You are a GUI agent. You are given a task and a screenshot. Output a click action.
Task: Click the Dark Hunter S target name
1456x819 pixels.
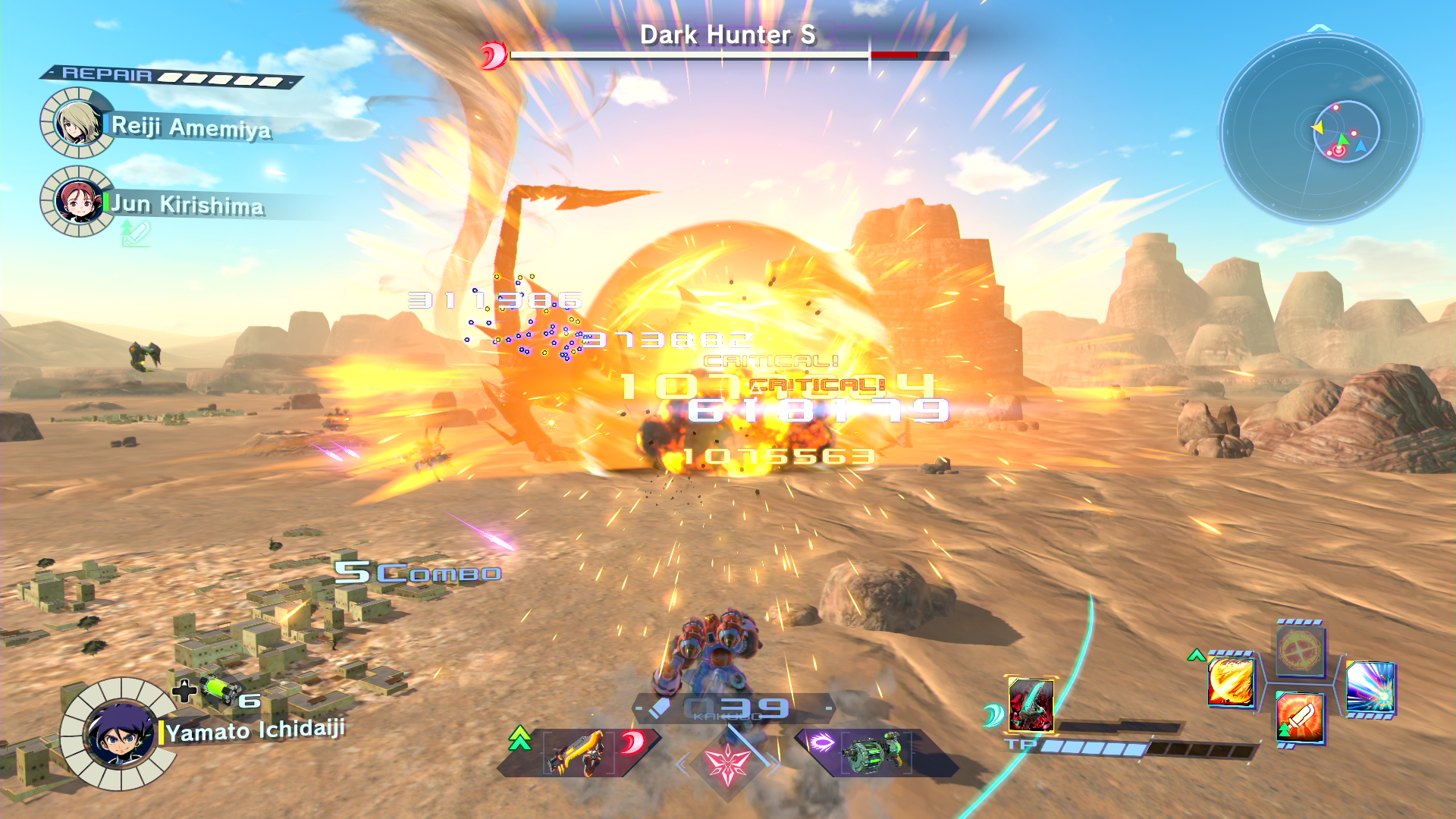(728, 35)
